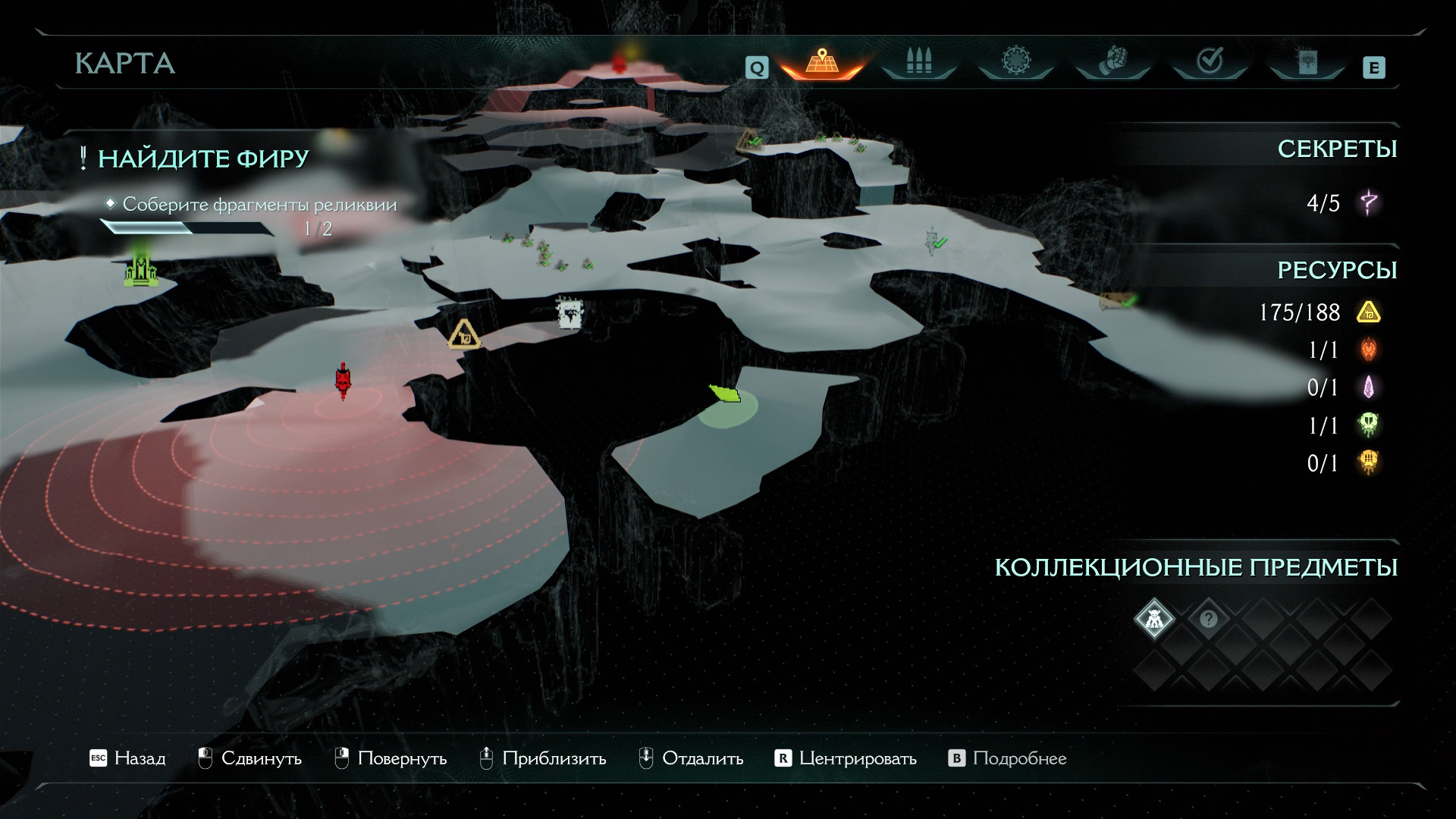The height and width of the screenshot is (819, 1456).
Task: Open the spiked shield wheel tab
Action: point(1015,62)
